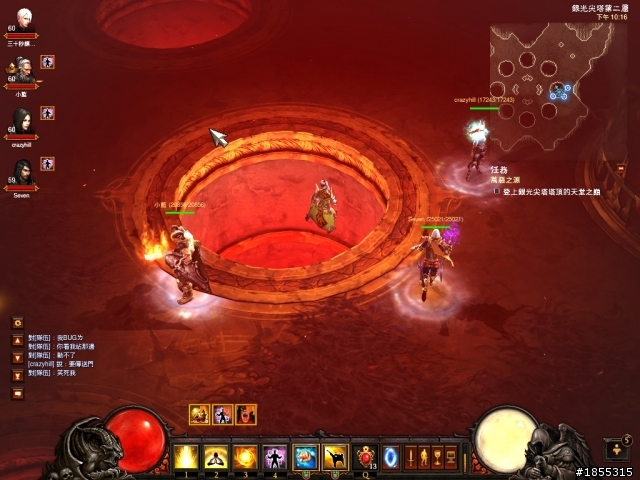Select the grey-bearded party leader portrait
The width and height of the screenshot is (640, 480).
coord(22,72)
